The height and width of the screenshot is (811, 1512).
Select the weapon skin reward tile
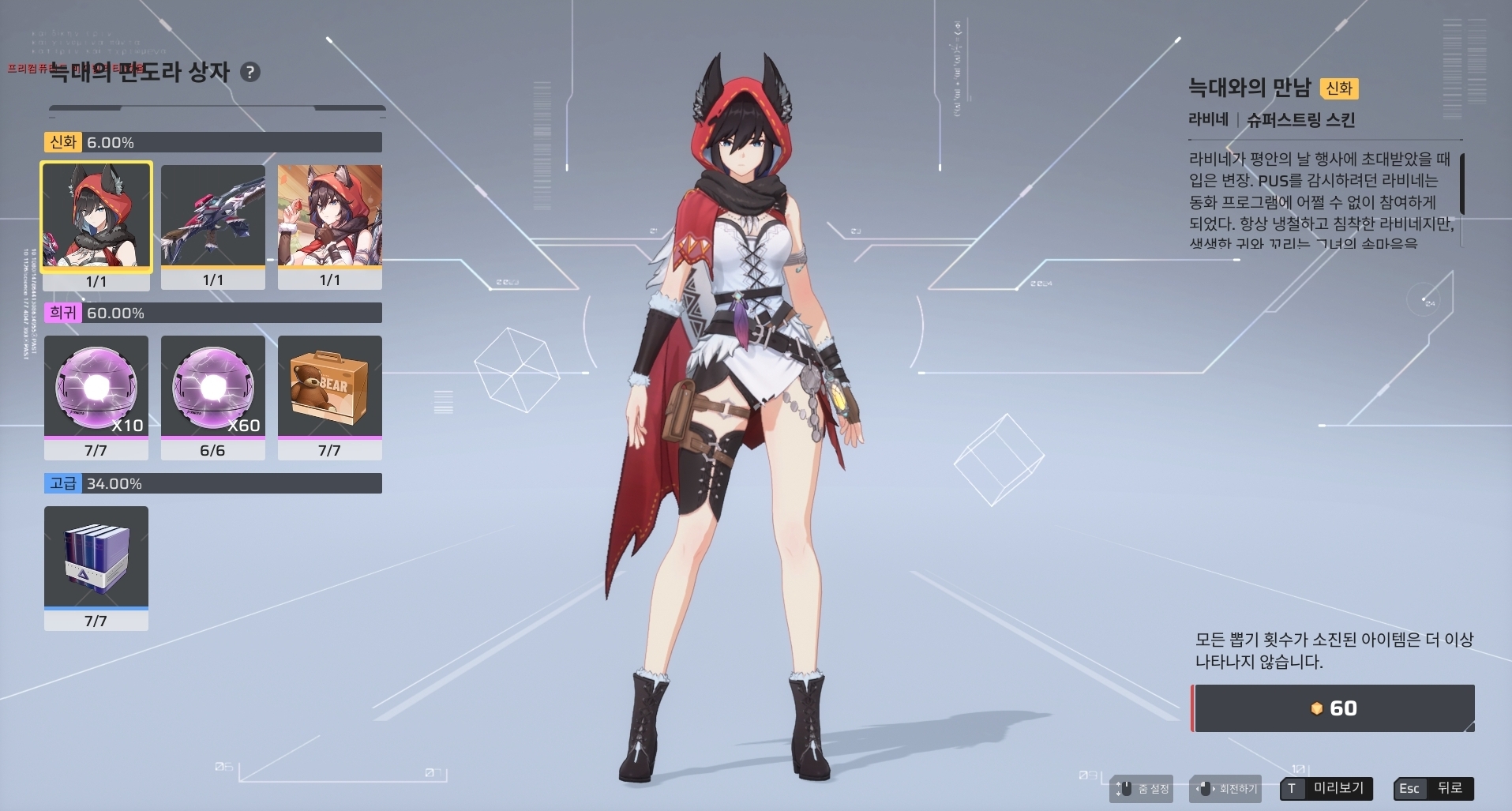[x=213, y=216]
